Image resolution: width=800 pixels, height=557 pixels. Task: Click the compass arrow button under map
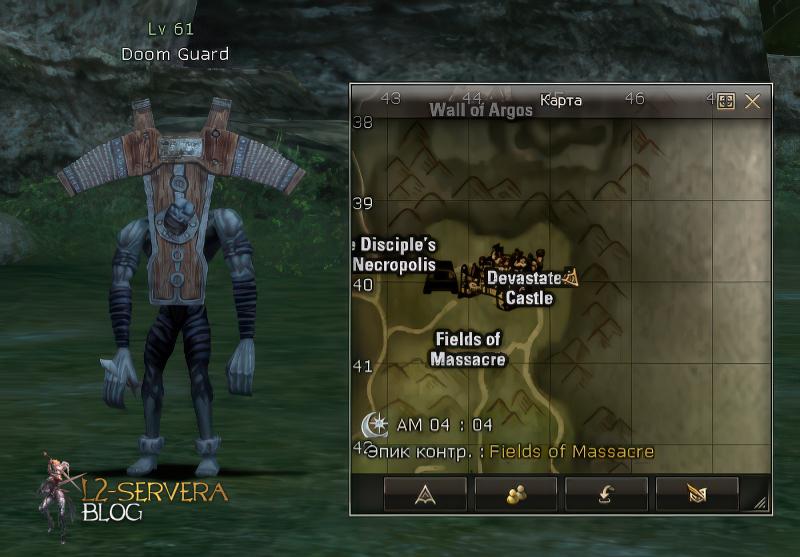pos(425,494)
